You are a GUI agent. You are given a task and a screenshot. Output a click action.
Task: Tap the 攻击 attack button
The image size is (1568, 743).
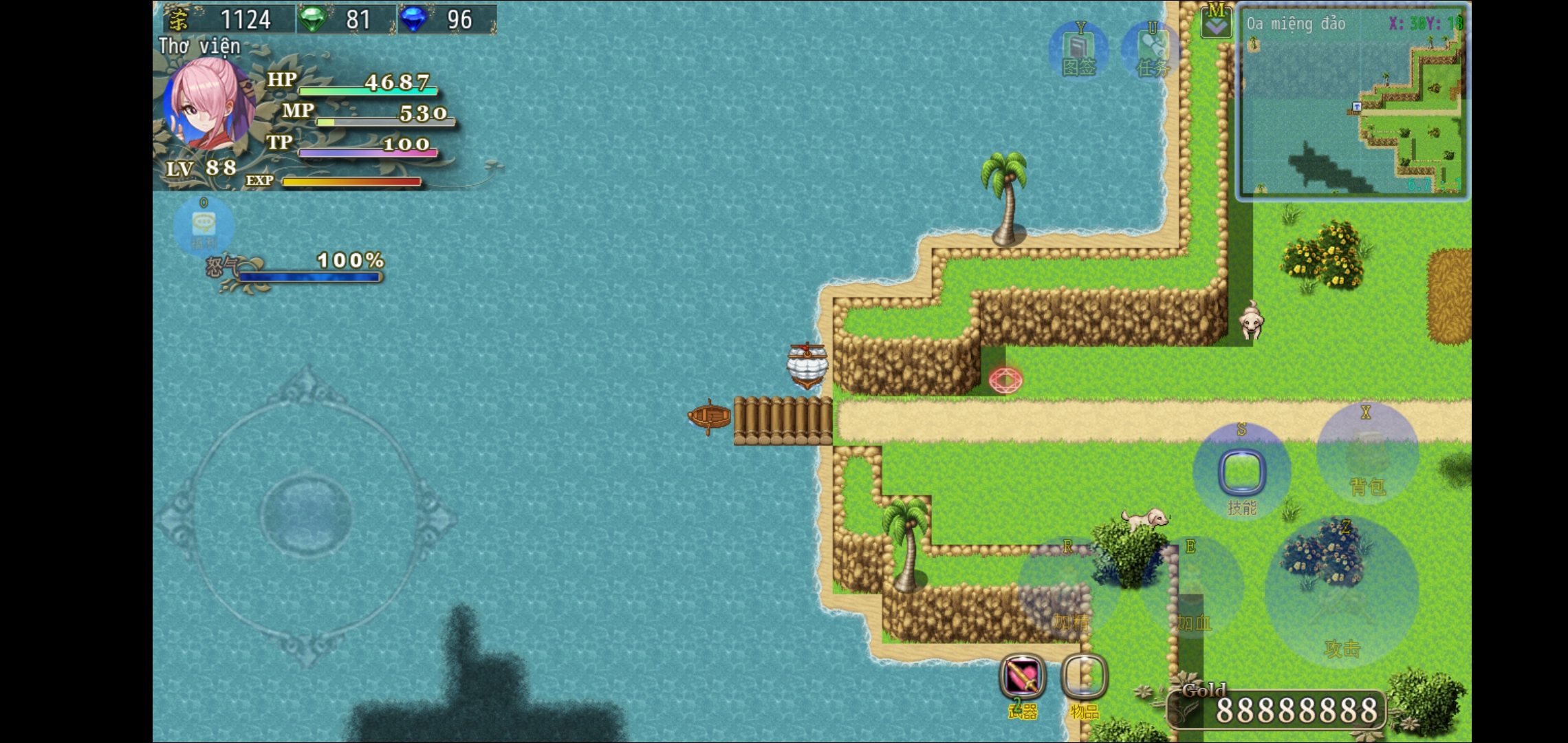click(1341, 592)
